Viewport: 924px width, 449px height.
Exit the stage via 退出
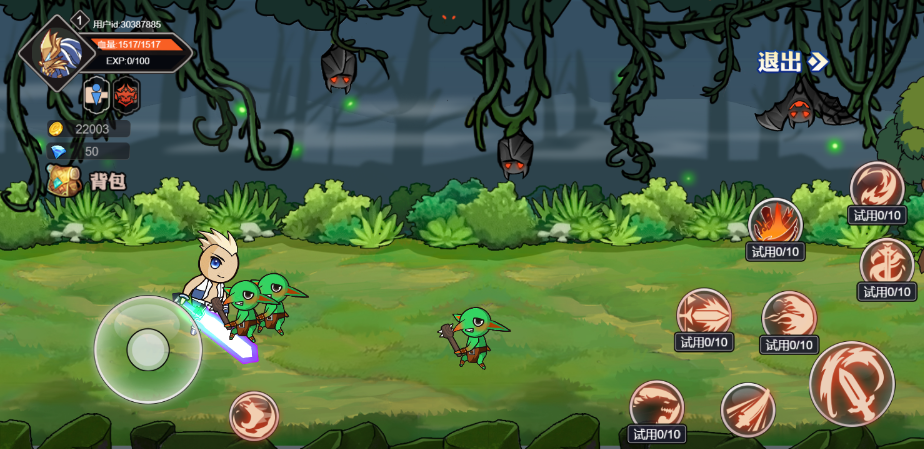point(792,62)
